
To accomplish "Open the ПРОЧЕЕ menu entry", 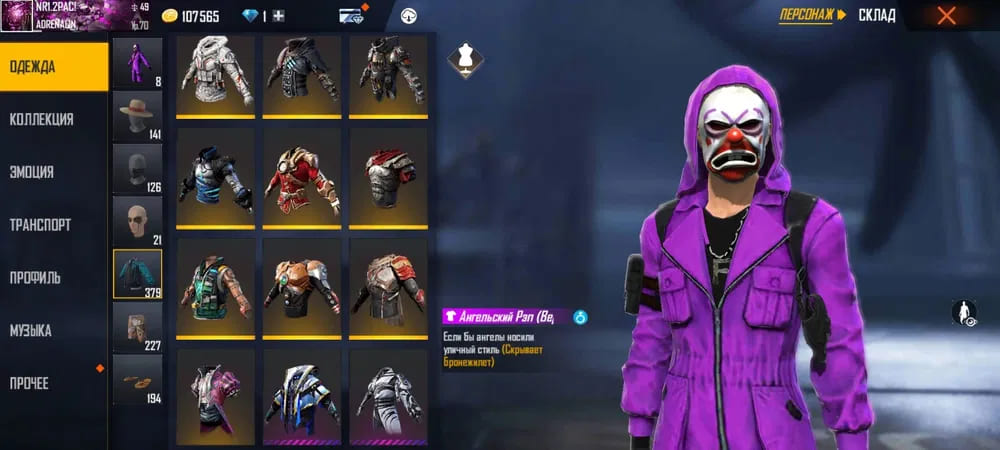I will [x=30, y=384].
